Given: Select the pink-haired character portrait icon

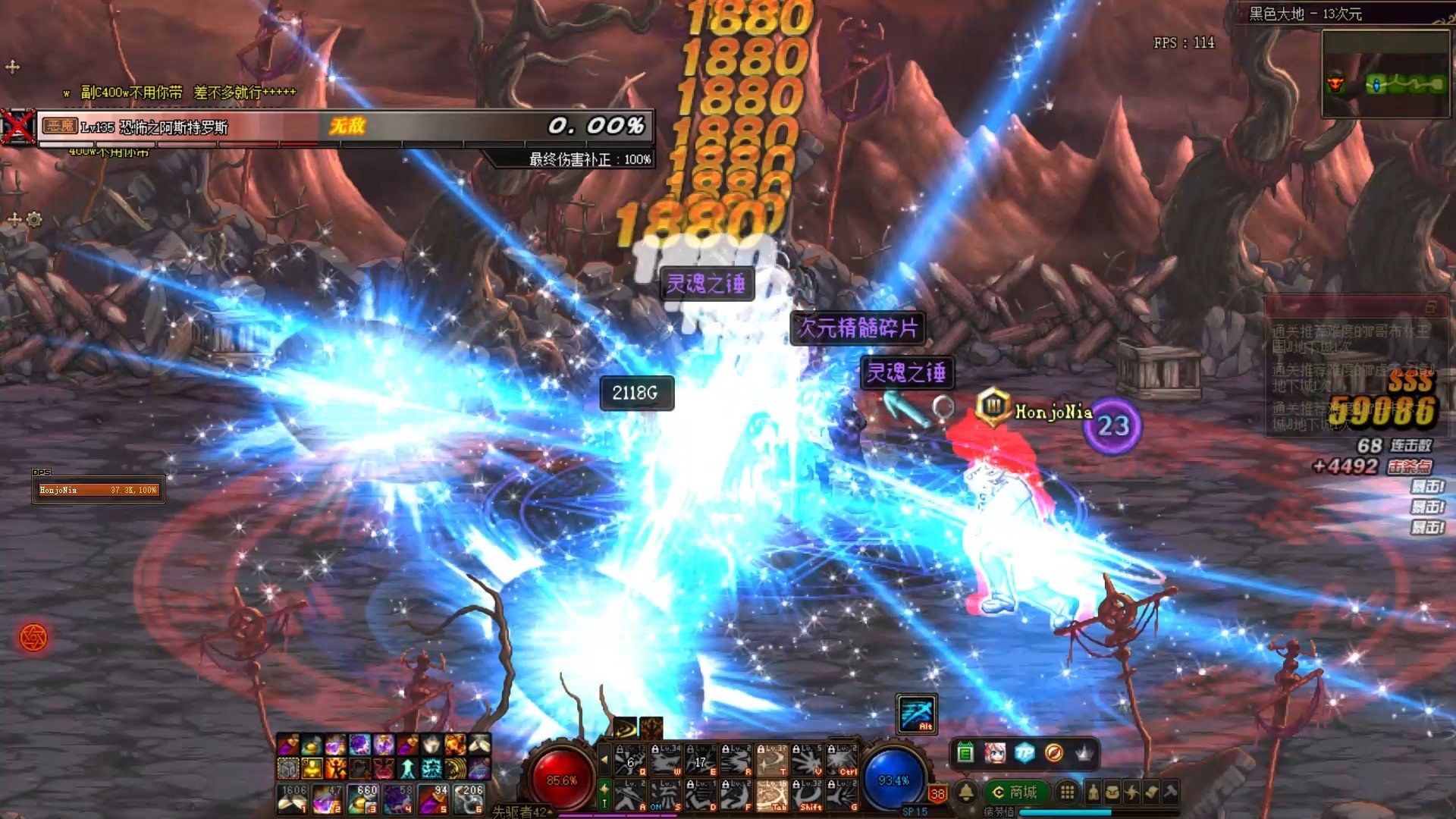Looking at the screenshot, I should pos(995,753).
